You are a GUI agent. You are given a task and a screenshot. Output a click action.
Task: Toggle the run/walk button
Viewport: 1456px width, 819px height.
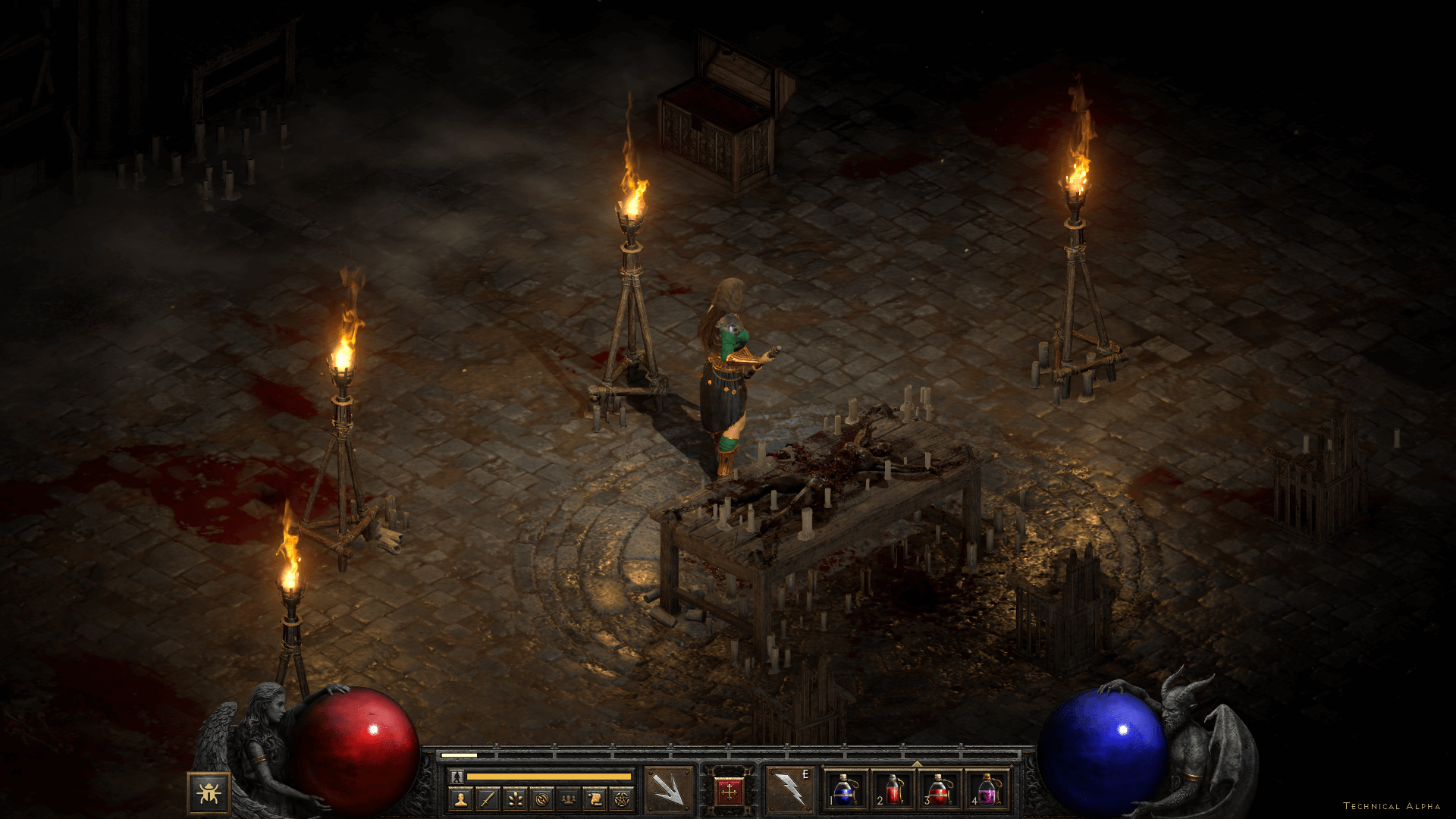(457, 777)
